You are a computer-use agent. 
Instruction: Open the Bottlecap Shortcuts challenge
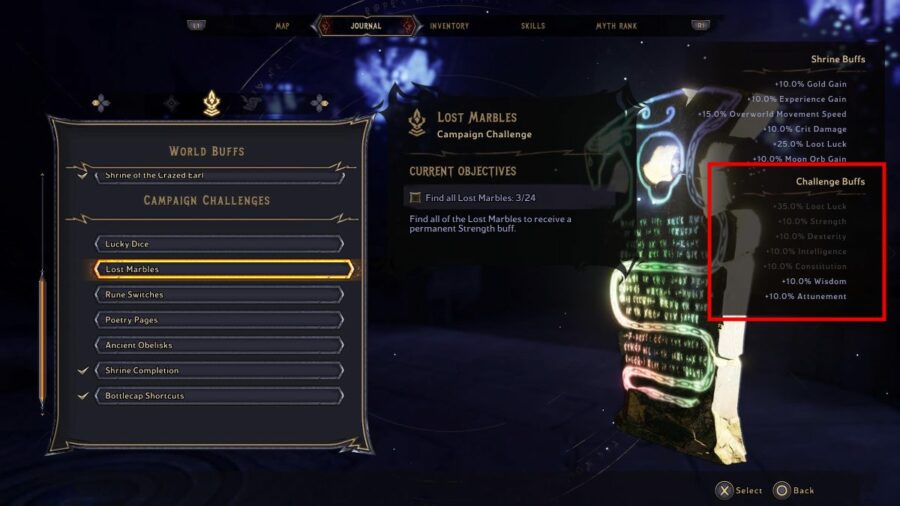click(218, 396)
